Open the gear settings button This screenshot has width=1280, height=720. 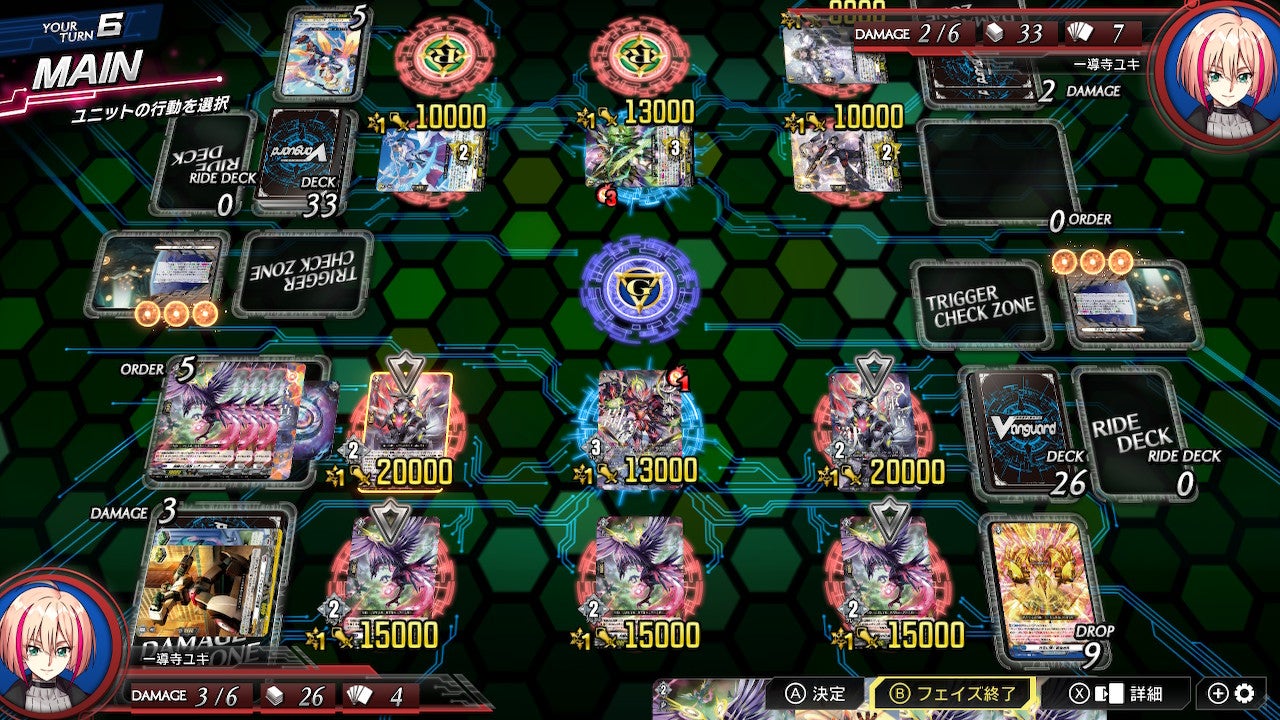[x=1244, y=693]
